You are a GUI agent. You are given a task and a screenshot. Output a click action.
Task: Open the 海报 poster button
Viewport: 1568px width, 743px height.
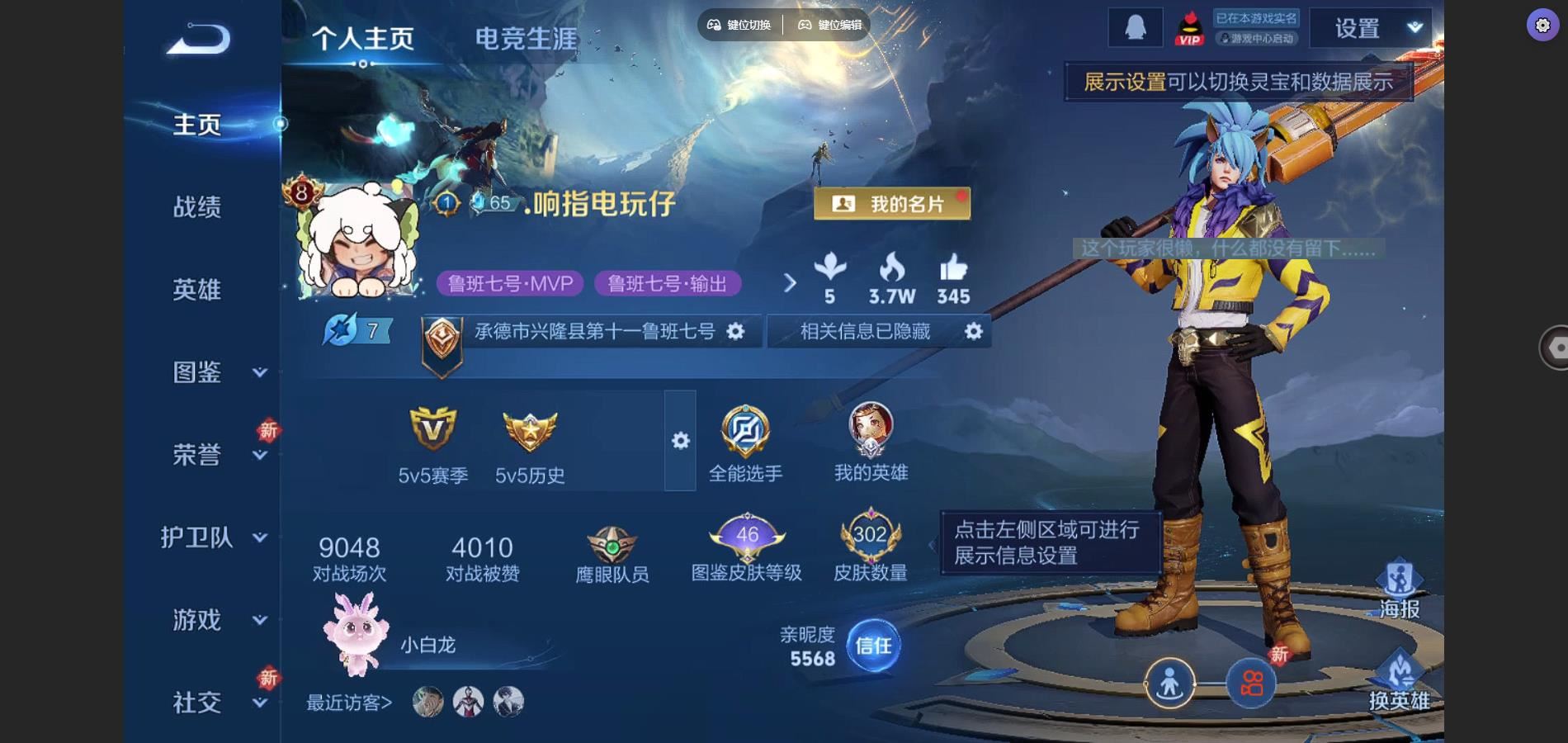click(1399, 590)
